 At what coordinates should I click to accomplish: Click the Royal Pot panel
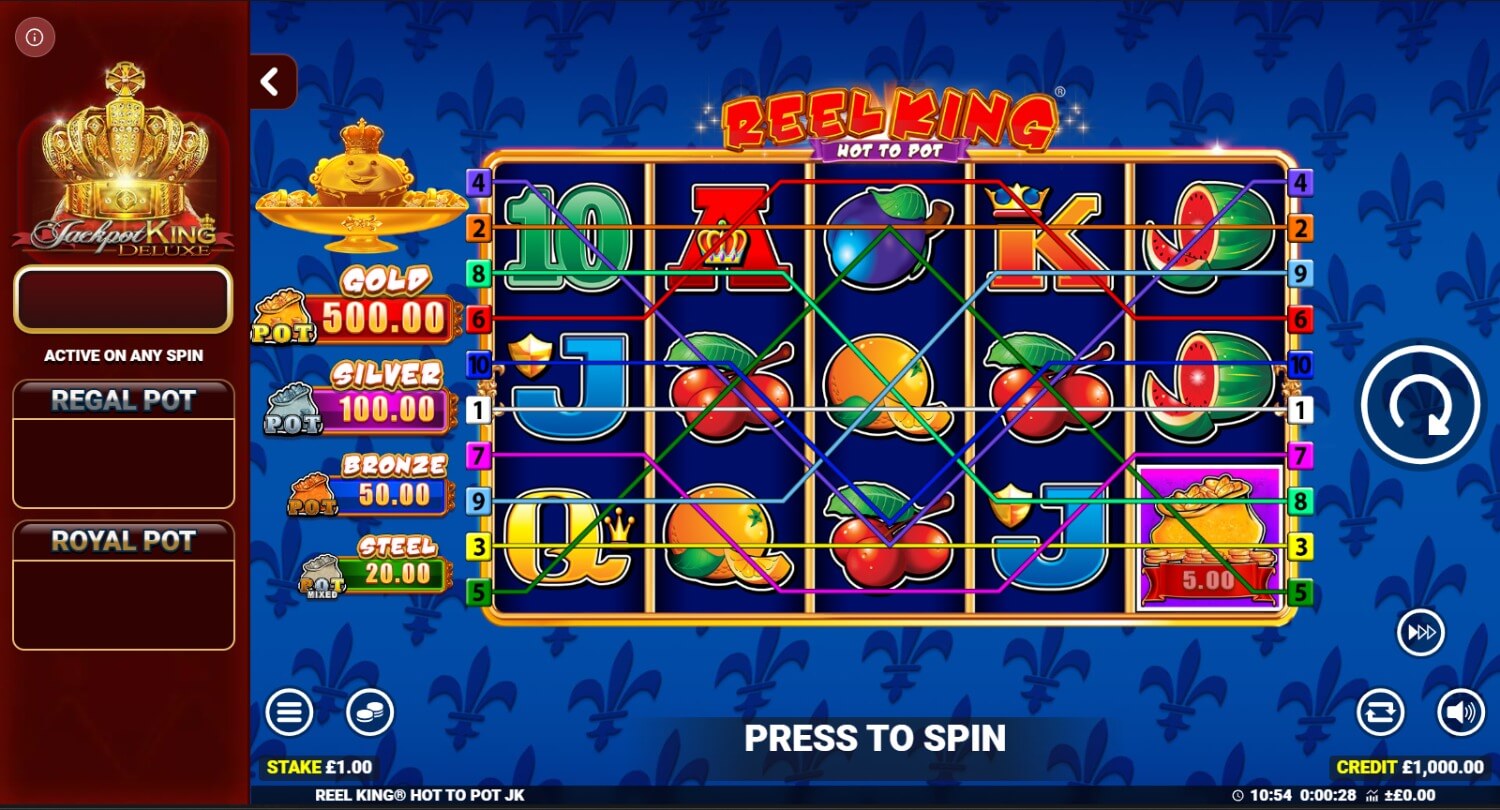123,585
